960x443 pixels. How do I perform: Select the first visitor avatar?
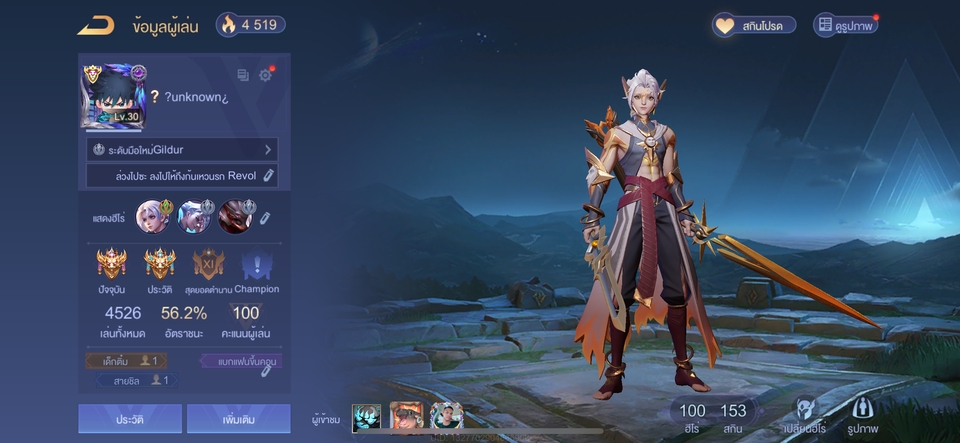366,416
